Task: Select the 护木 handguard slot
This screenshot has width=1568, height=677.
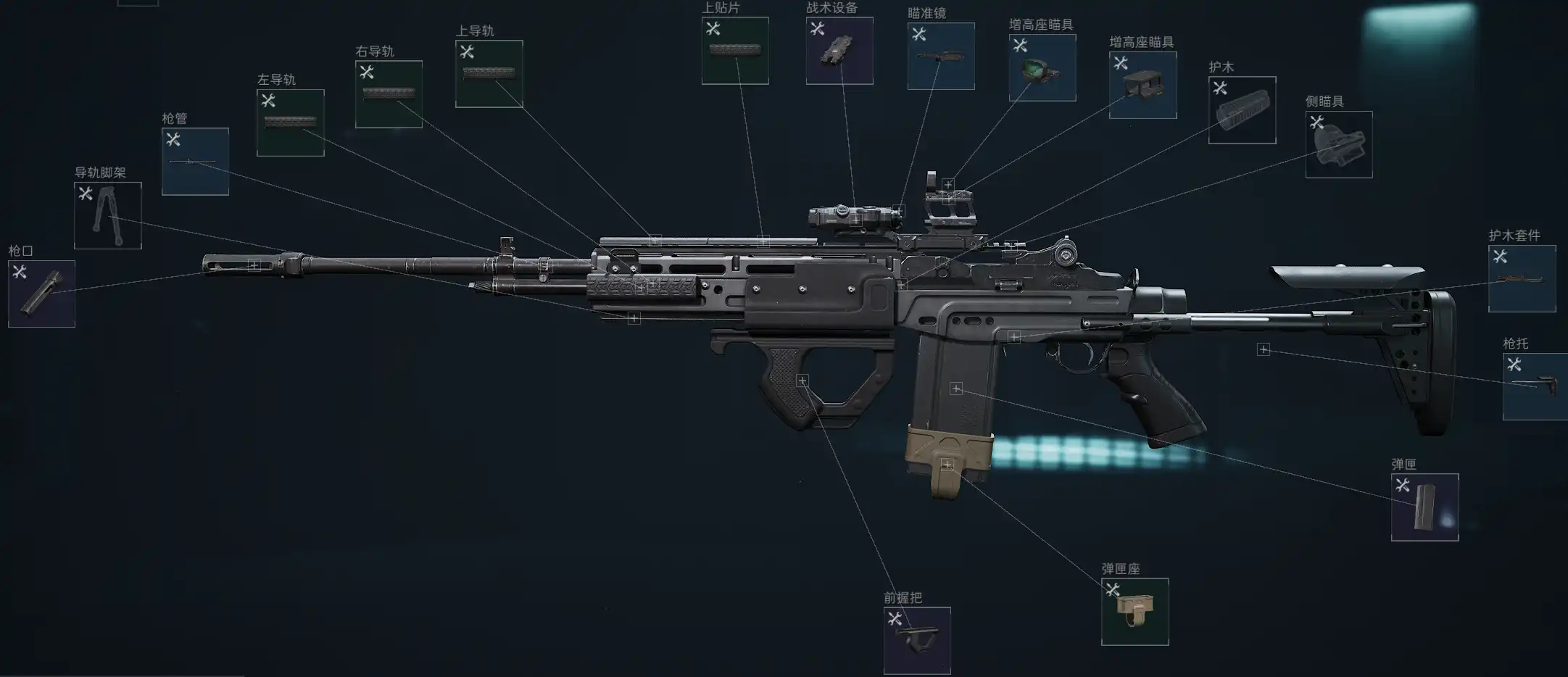Action: coord(1242,110)
